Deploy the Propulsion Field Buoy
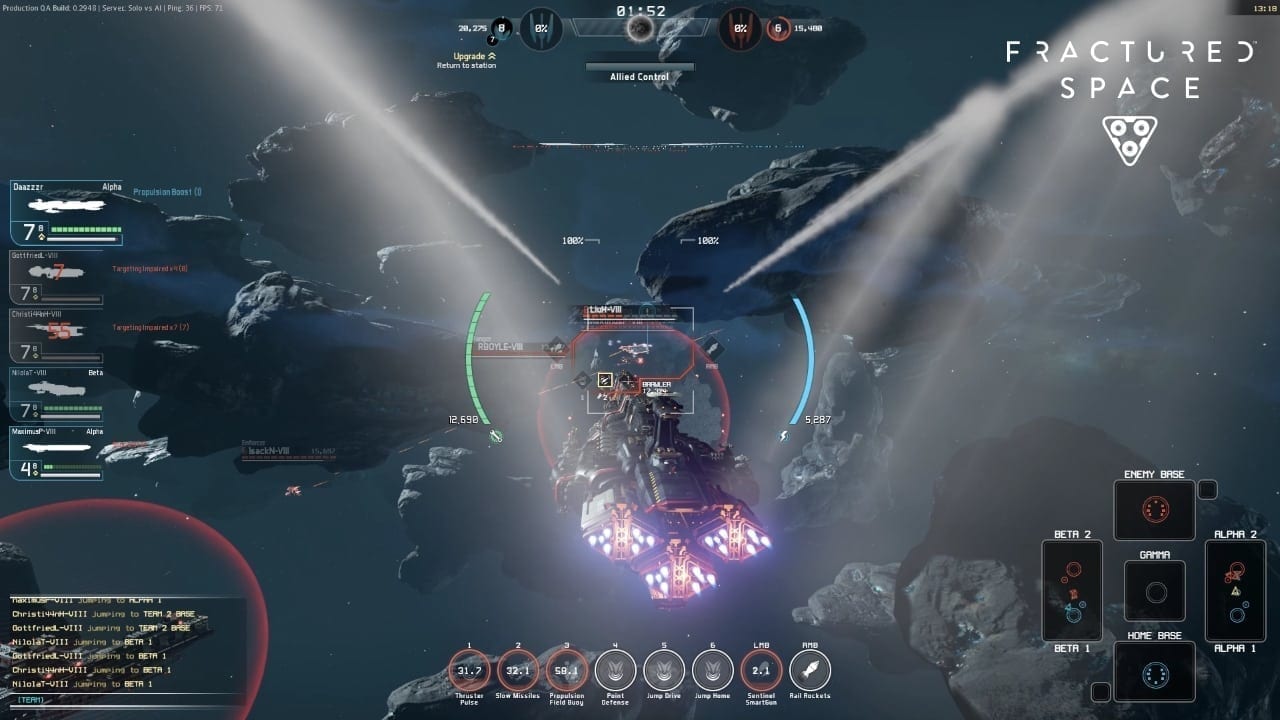1280x720 pixels. 566,670
